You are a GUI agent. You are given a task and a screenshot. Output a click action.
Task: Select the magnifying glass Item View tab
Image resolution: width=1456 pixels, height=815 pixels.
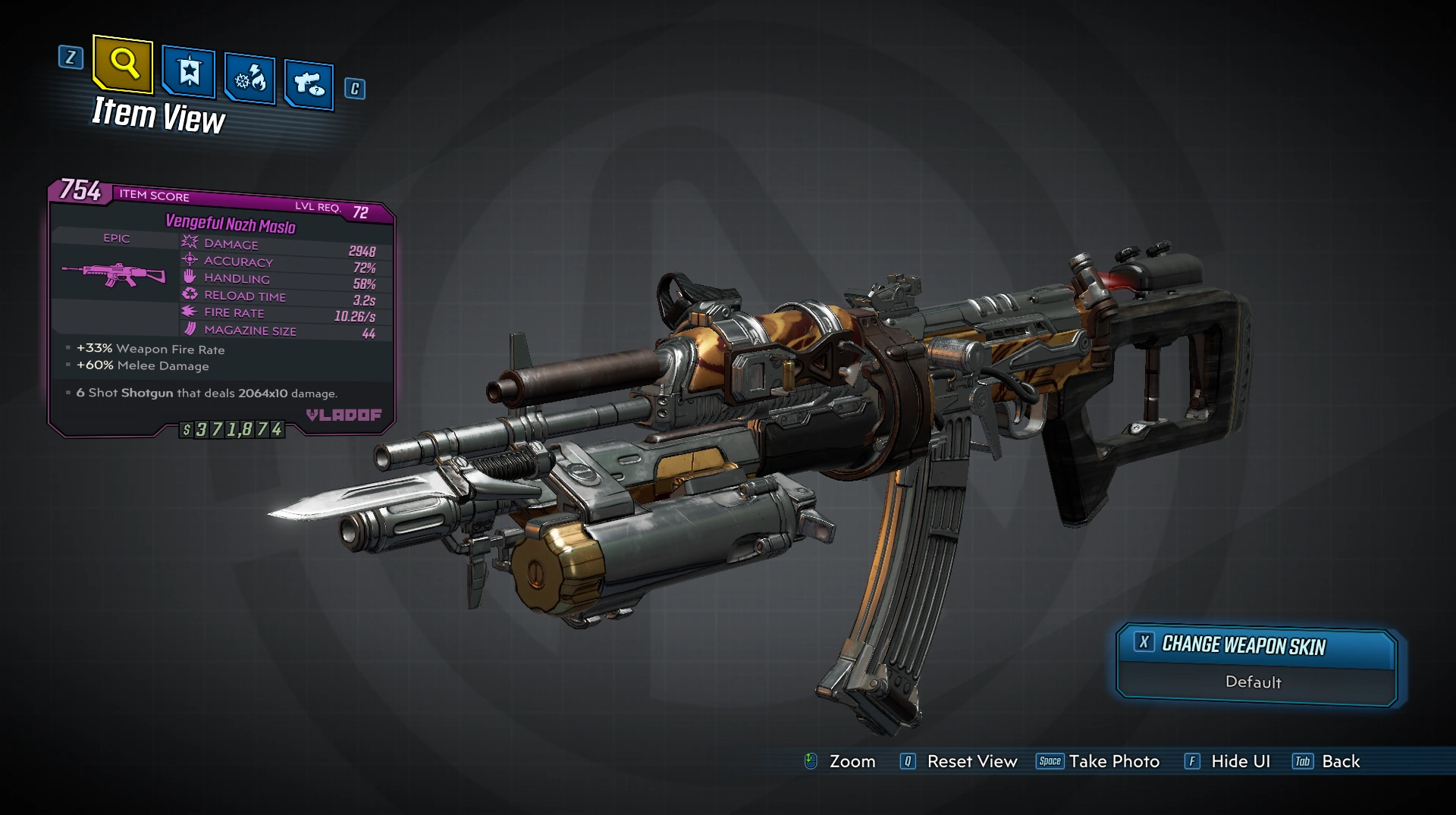(x=124, y=64)
